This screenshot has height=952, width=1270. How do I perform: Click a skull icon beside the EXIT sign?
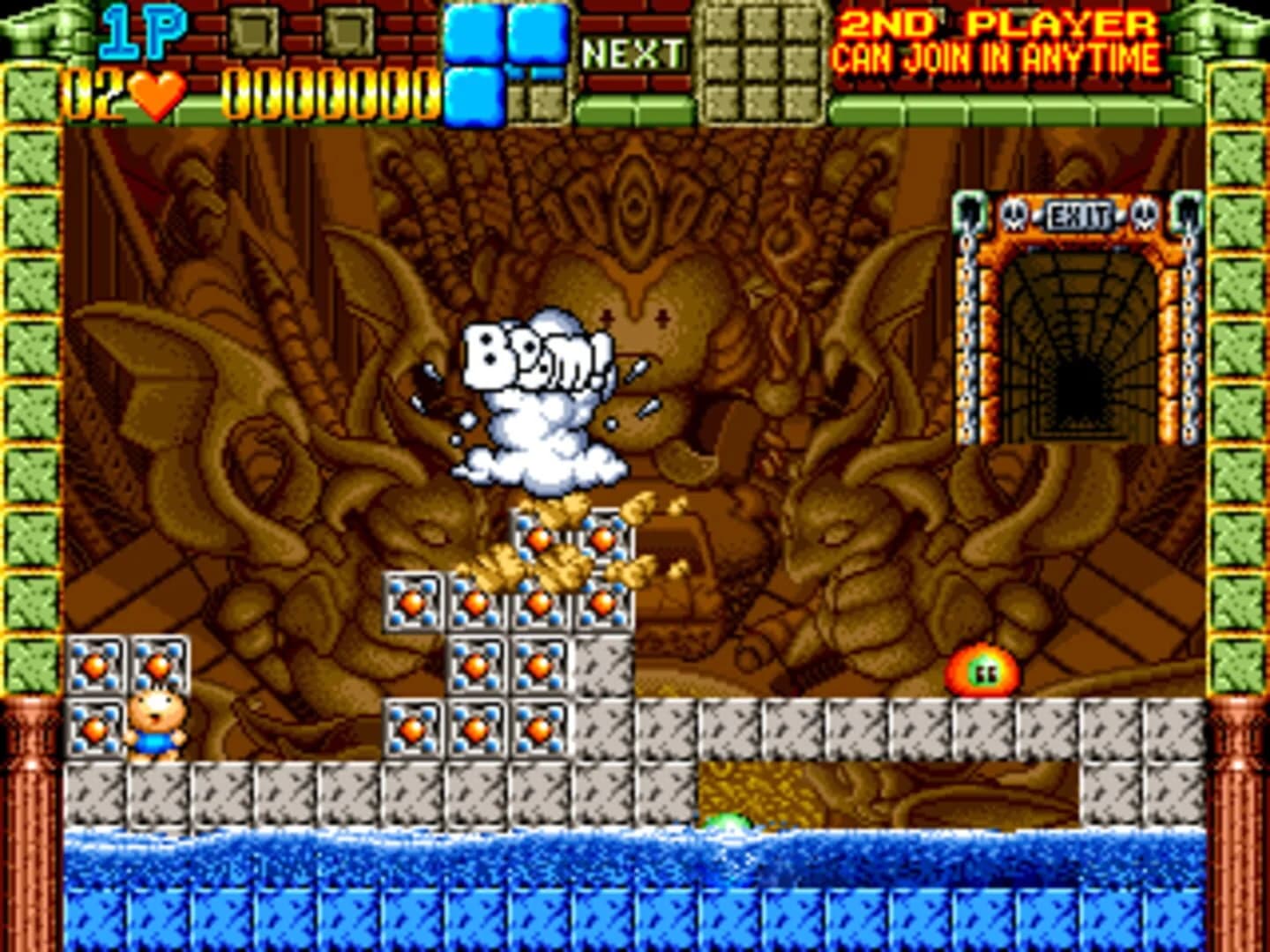click(x=1014, y=213)
